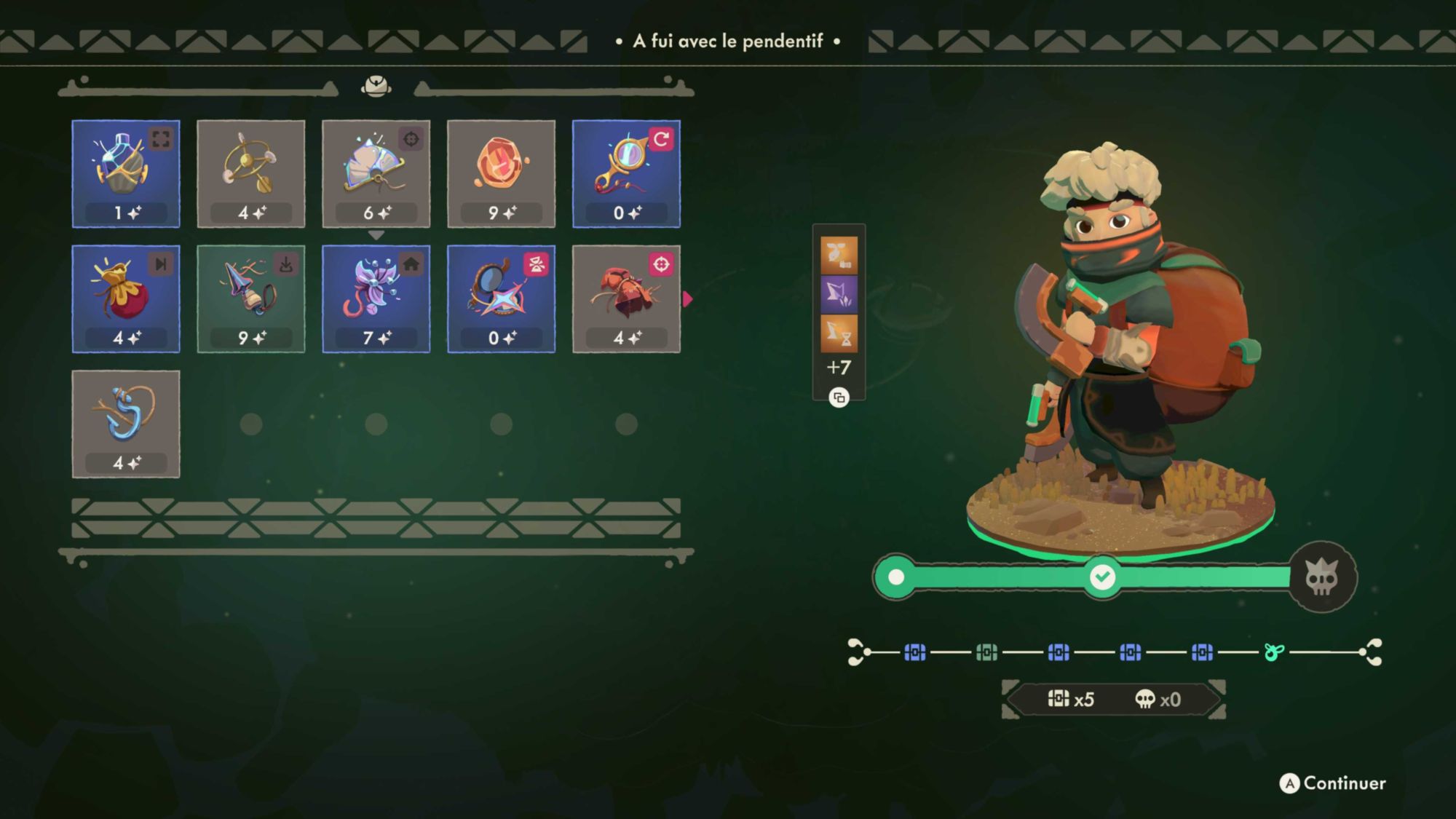Pick the blue fish hook relic
Screen dimensions: 1456x819
click(126, 424)
